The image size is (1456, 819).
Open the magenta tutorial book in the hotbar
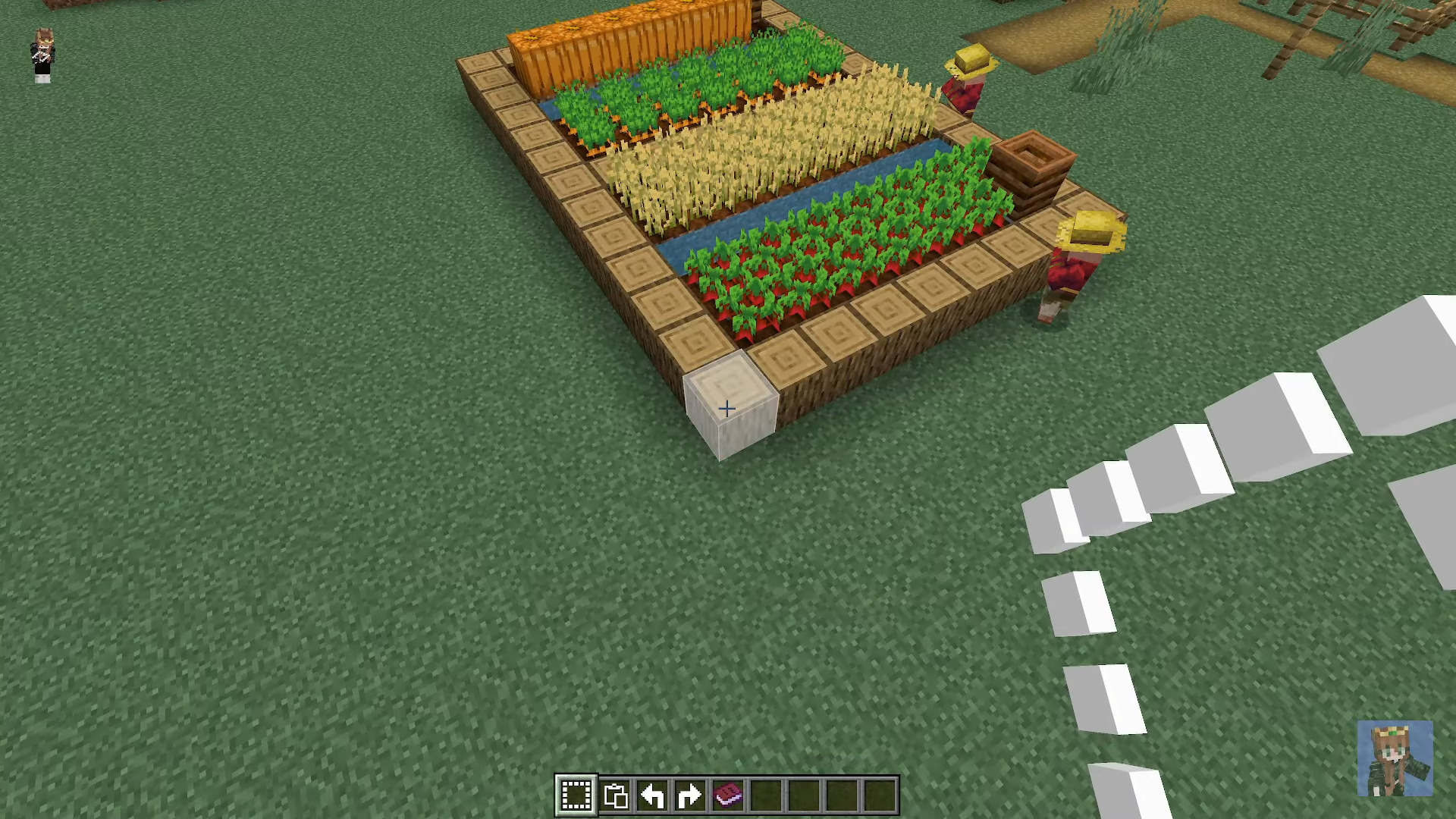coord(727,793)
